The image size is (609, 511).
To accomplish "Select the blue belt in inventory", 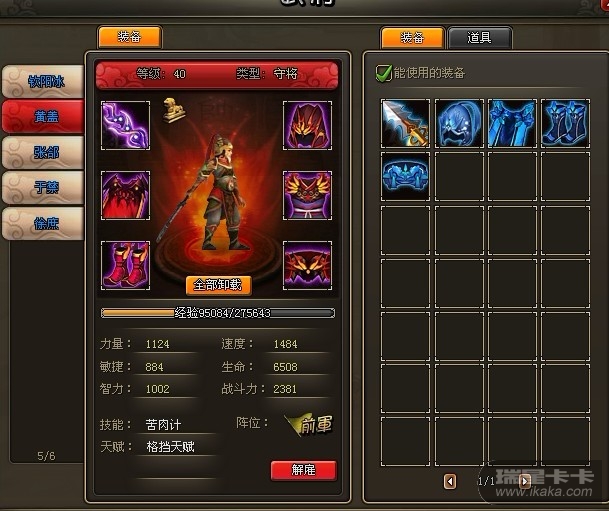I will pyautogui.click(x=405, y=175).
